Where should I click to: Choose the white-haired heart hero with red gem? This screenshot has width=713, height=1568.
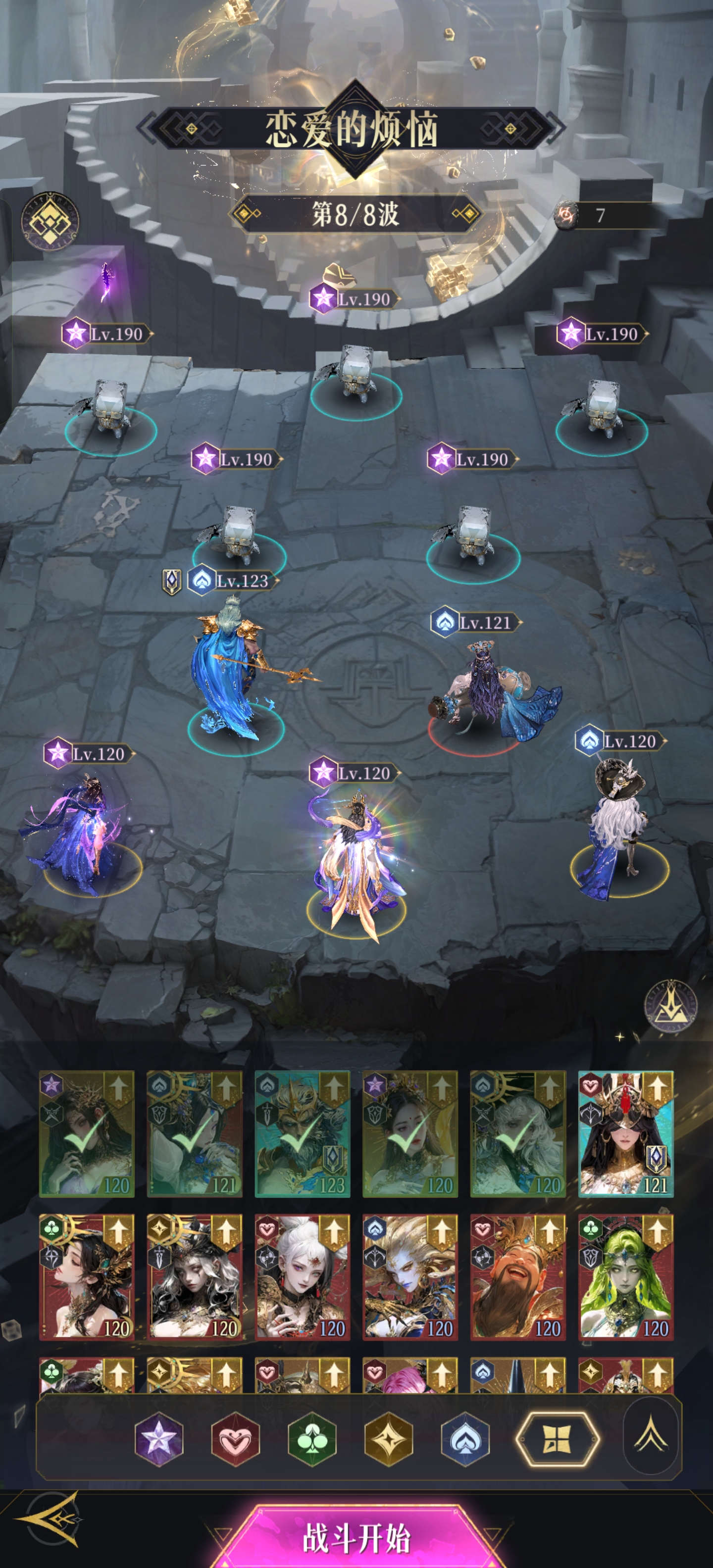302,1277
